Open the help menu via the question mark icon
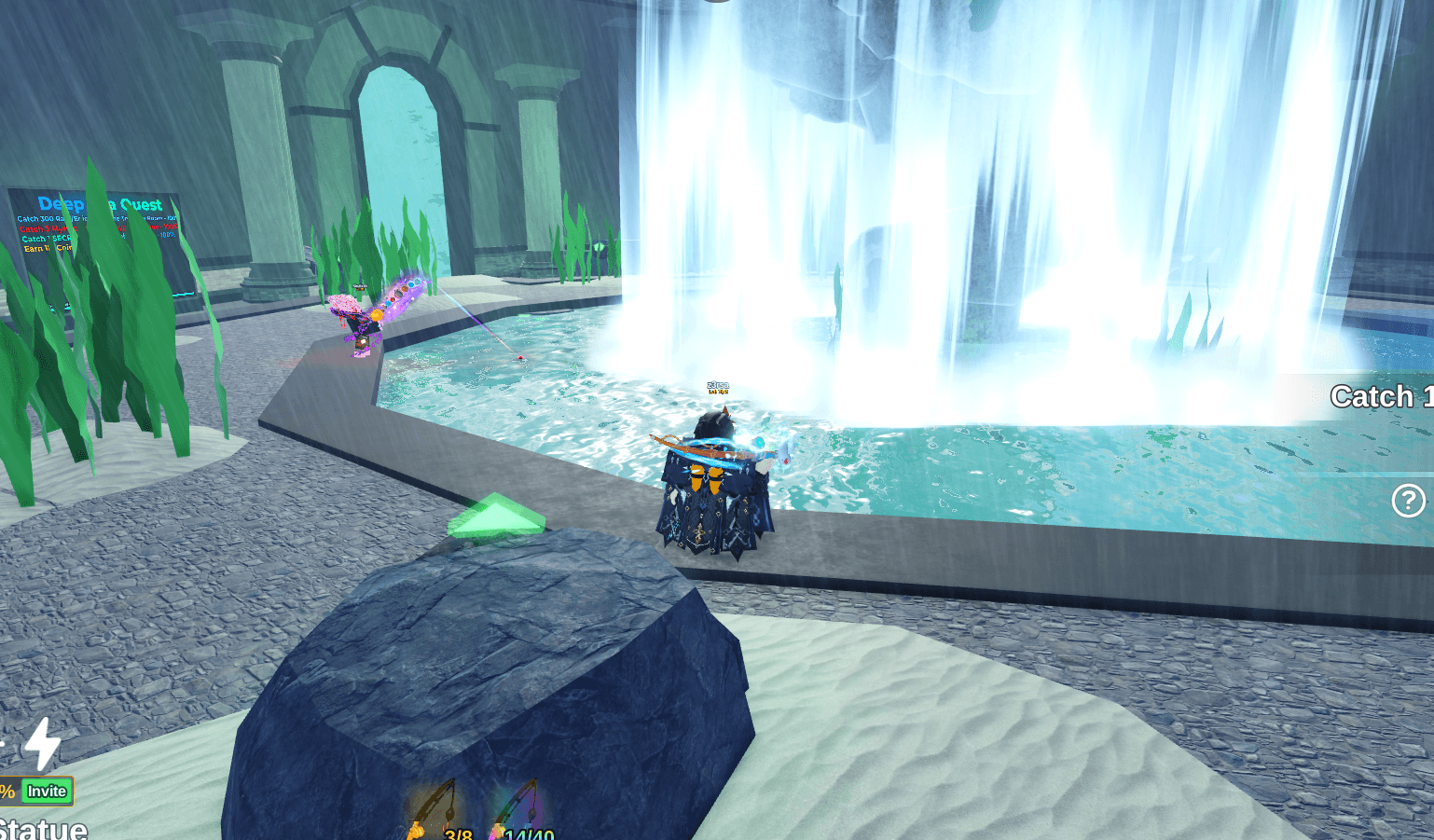Viewport: 1434px width, 840px height. [x=1408, y=502]
